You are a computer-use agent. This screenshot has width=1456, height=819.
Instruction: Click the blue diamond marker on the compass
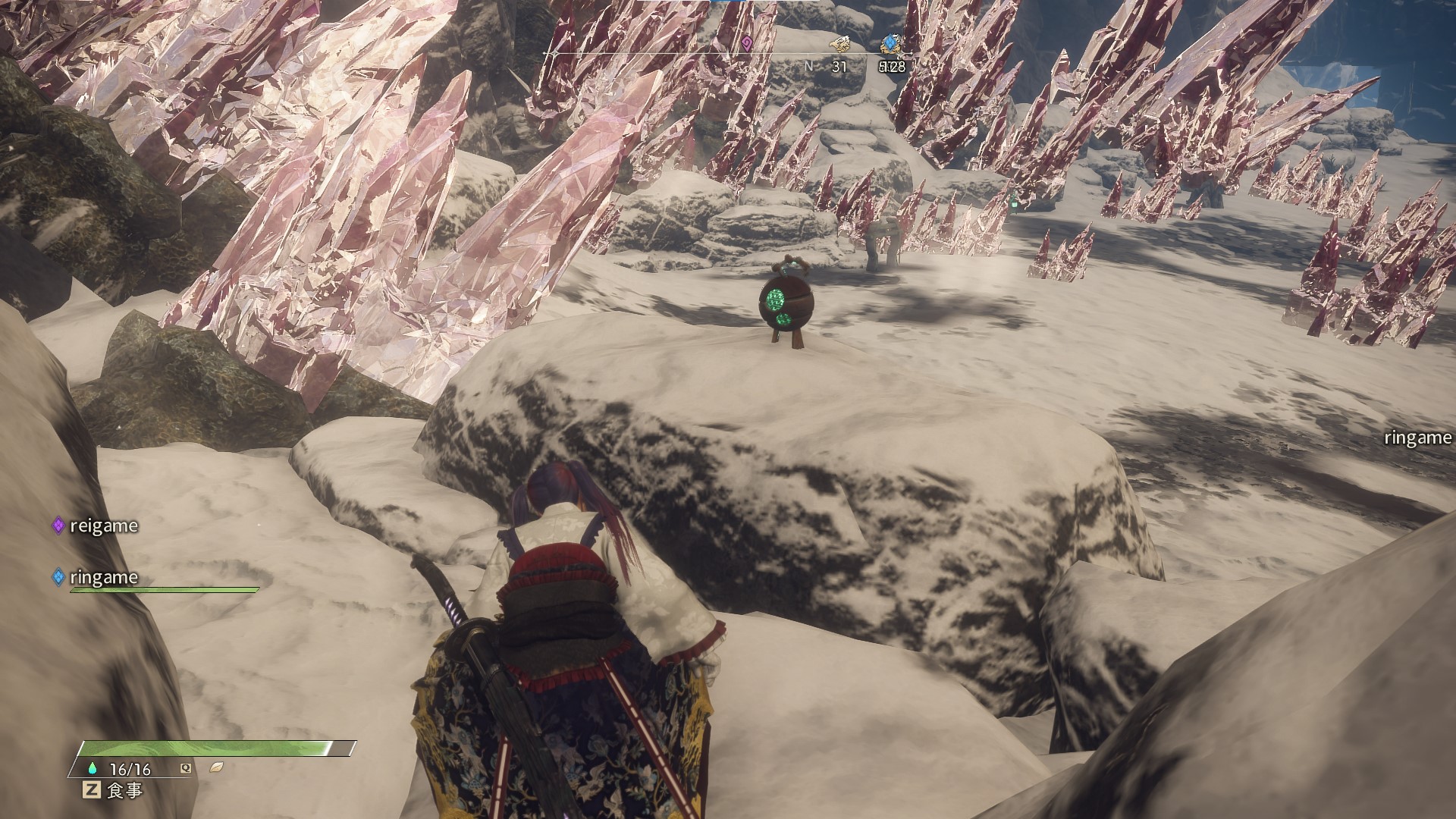pos(890,43)
